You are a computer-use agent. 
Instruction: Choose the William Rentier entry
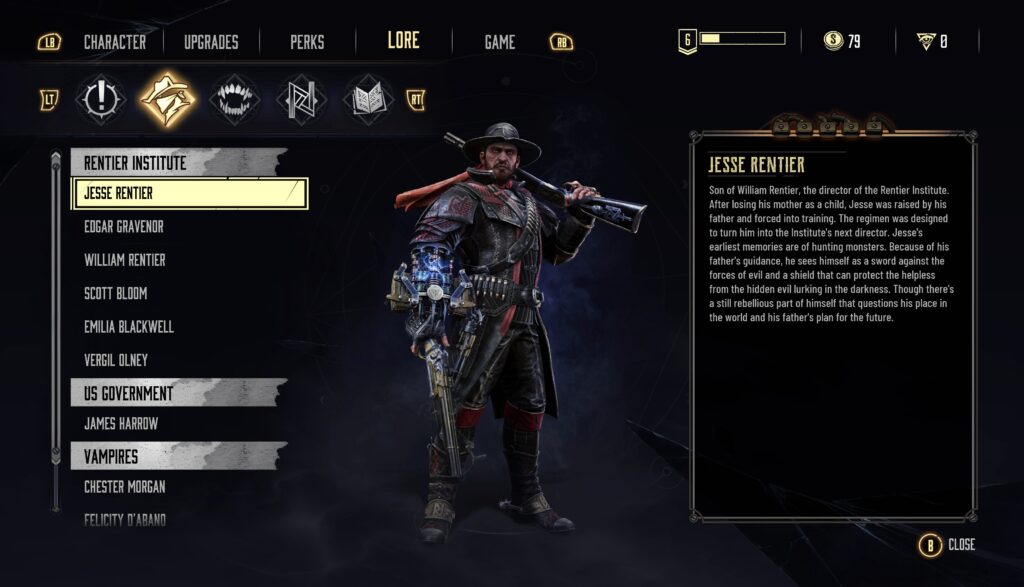point(125,260)
